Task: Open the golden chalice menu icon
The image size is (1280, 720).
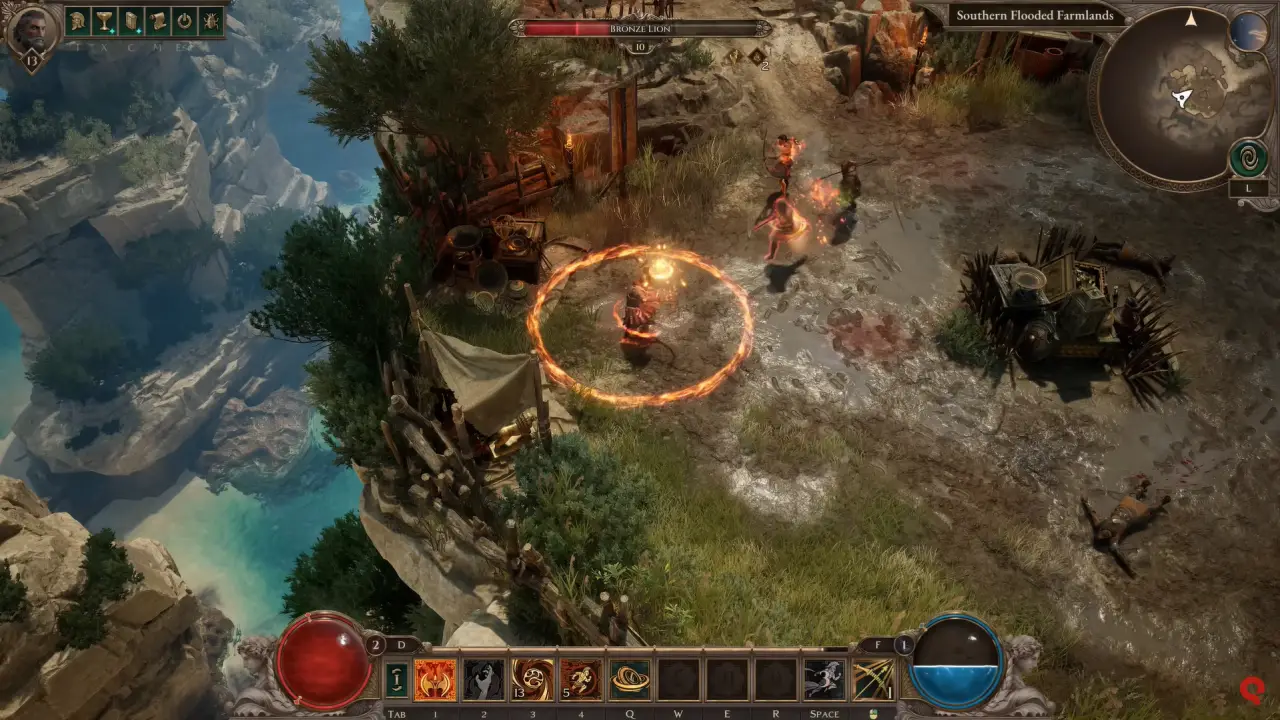Action: coord(104,20)
